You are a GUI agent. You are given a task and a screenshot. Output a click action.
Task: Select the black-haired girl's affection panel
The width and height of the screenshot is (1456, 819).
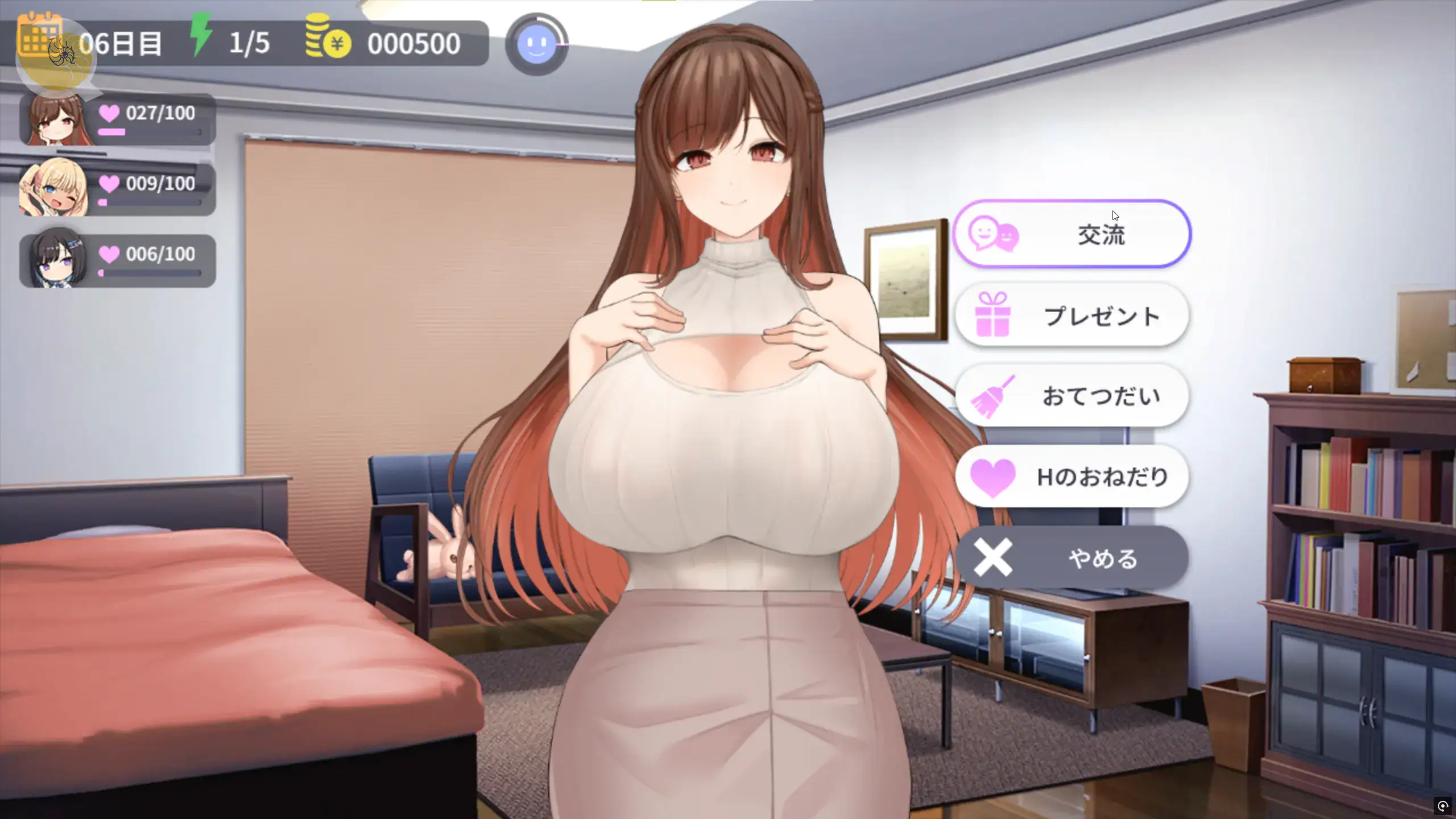[118, 260]
